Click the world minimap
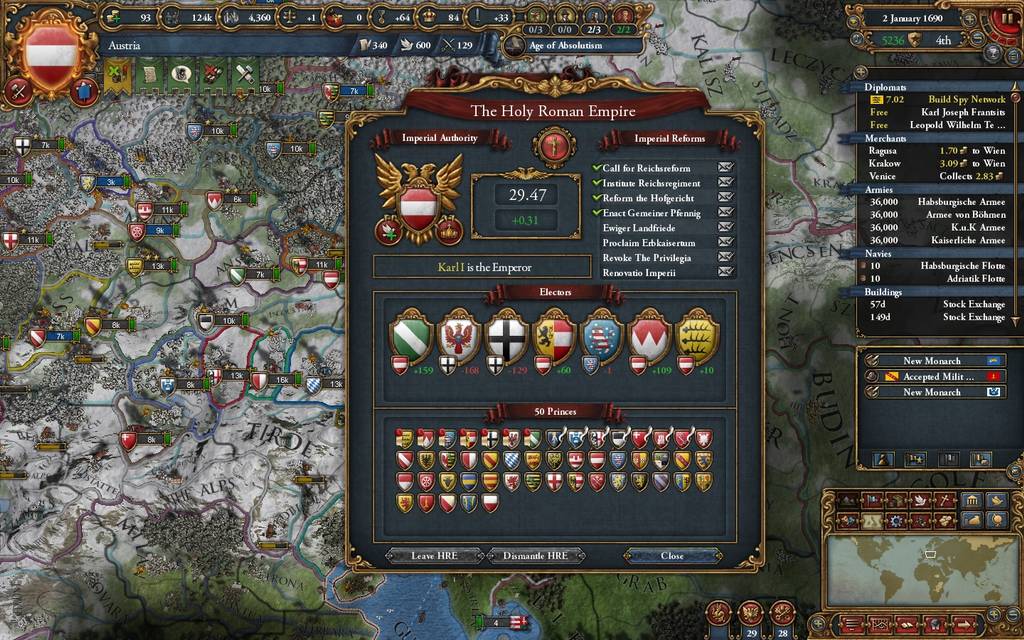Image resolution: width=1024 pixels, height=640 pixels. pos(921,570)
